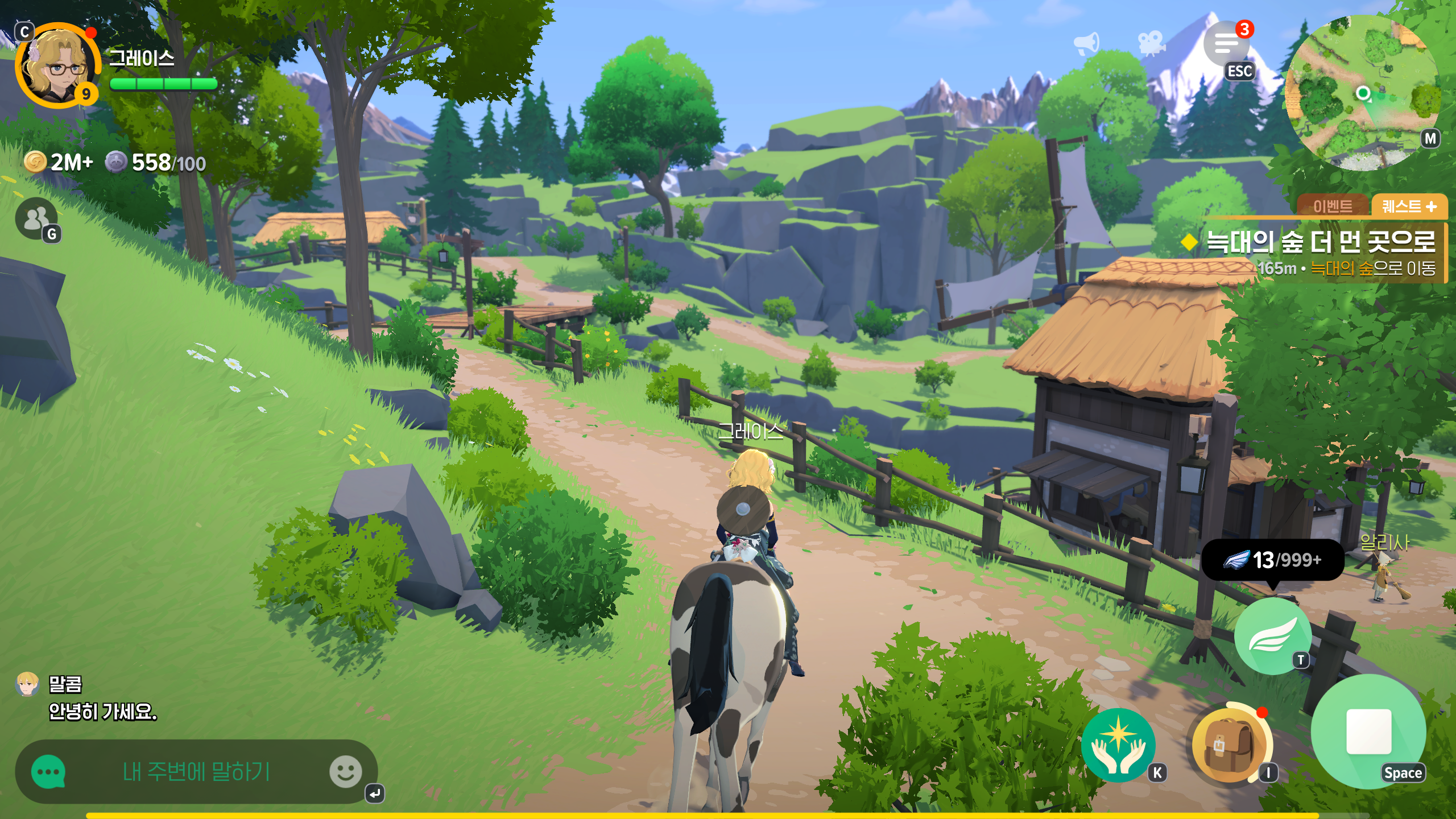The height and width of the screenshot is (819, 1456).
Task: Select the 퀘스트 tab
Action: 1409,206
